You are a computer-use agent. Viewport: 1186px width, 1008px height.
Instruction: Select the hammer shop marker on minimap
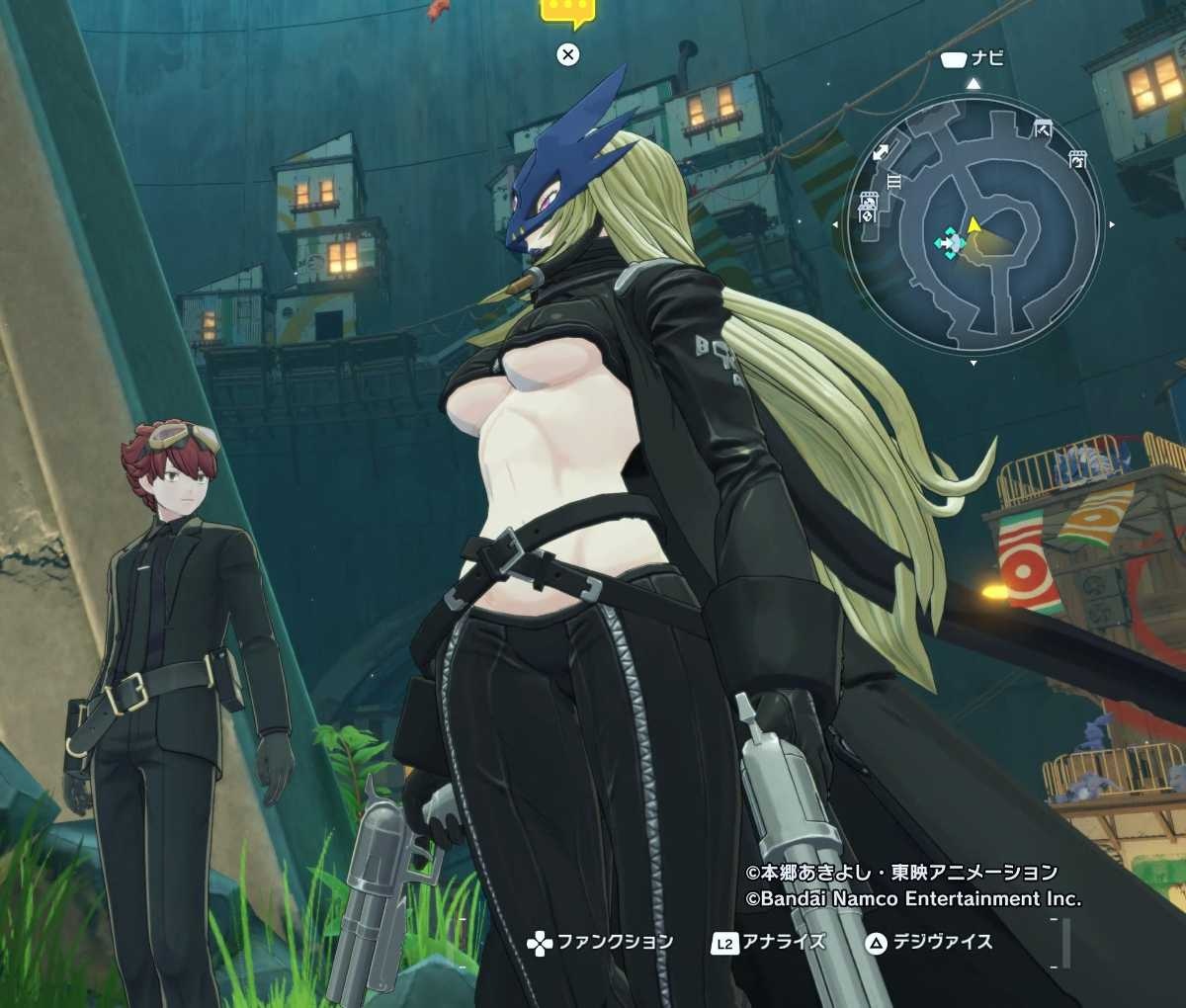click(x=1043, y=127)
